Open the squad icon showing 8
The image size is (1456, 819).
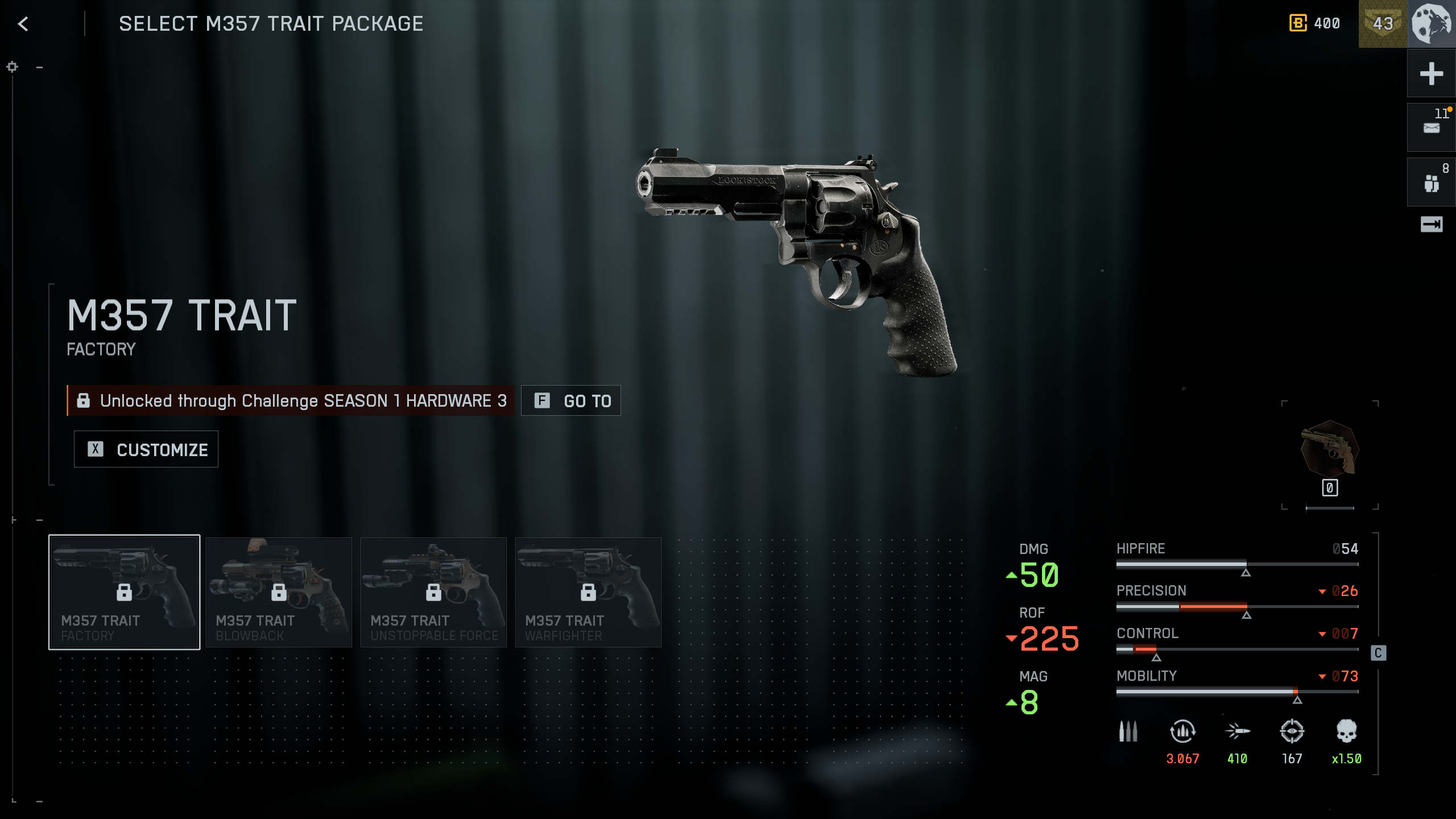[1431, 182]
